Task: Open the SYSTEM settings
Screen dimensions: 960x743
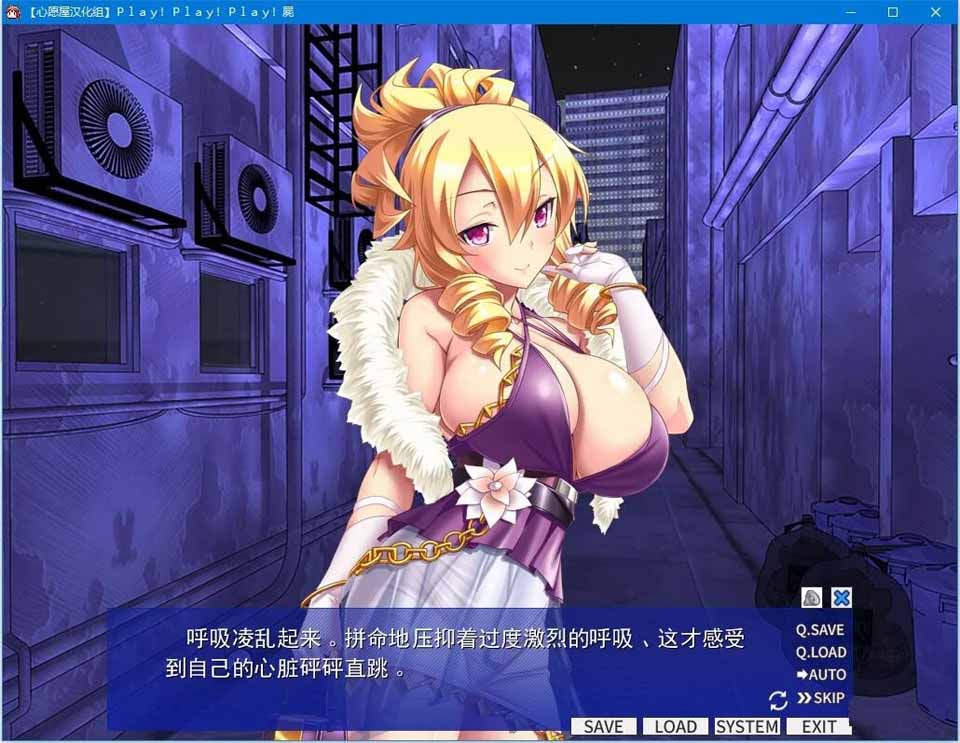Action: pyautogui.click(x=747, y=727)
